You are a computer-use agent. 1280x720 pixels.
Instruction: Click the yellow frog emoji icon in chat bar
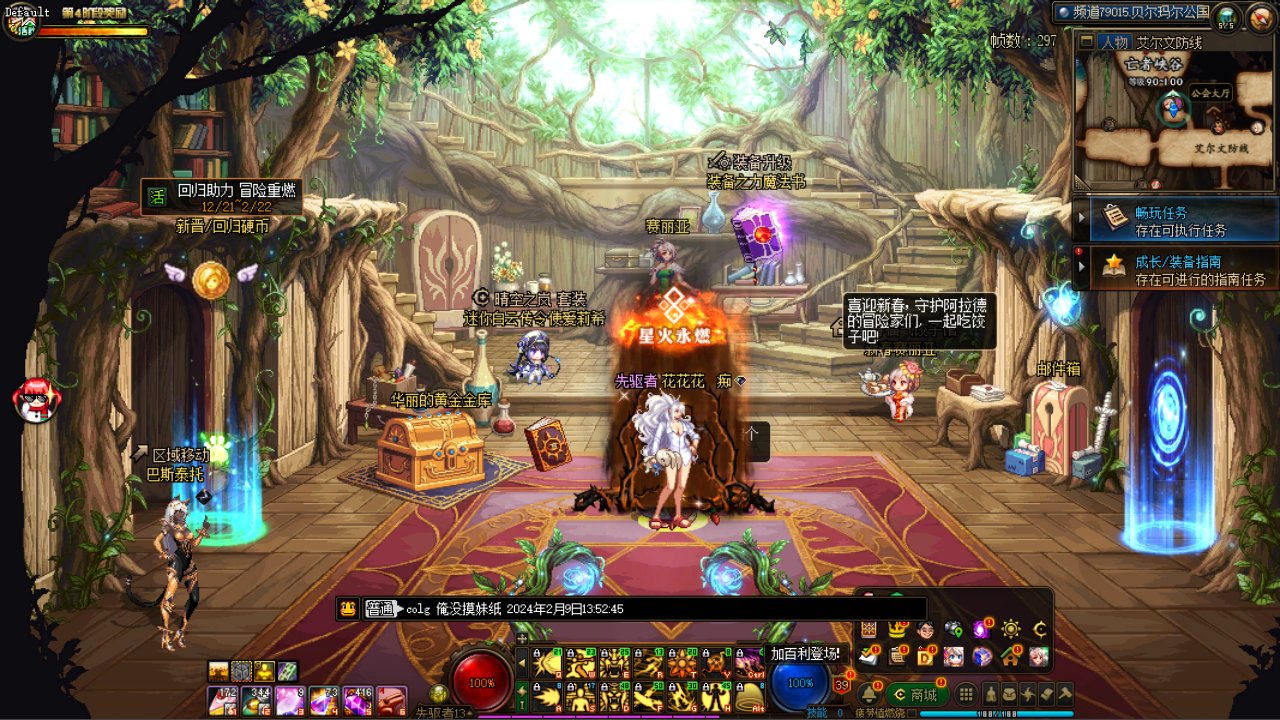[x=348, y=608]
